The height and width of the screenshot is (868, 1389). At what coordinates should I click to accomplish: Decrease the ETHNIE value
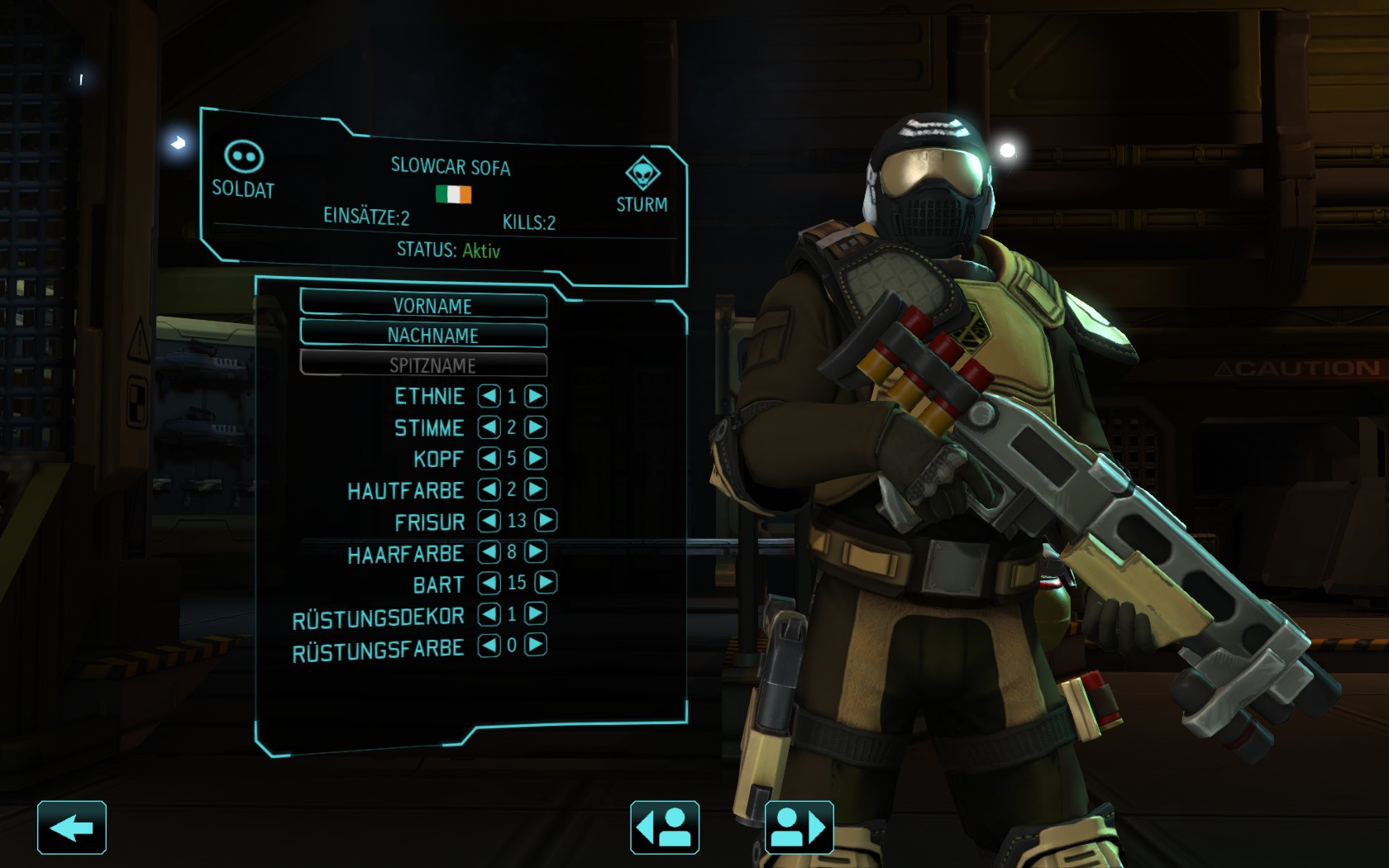pyautogui.click(x=489, y=396)
